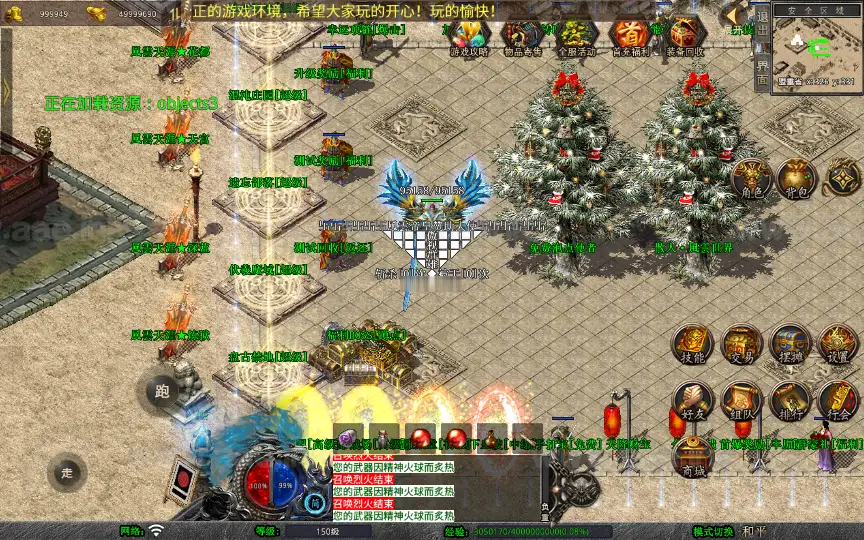Screen dimensions: 864x540
Task: Open the 全服活动 server events icon
Action: click(x=576, y=38)
